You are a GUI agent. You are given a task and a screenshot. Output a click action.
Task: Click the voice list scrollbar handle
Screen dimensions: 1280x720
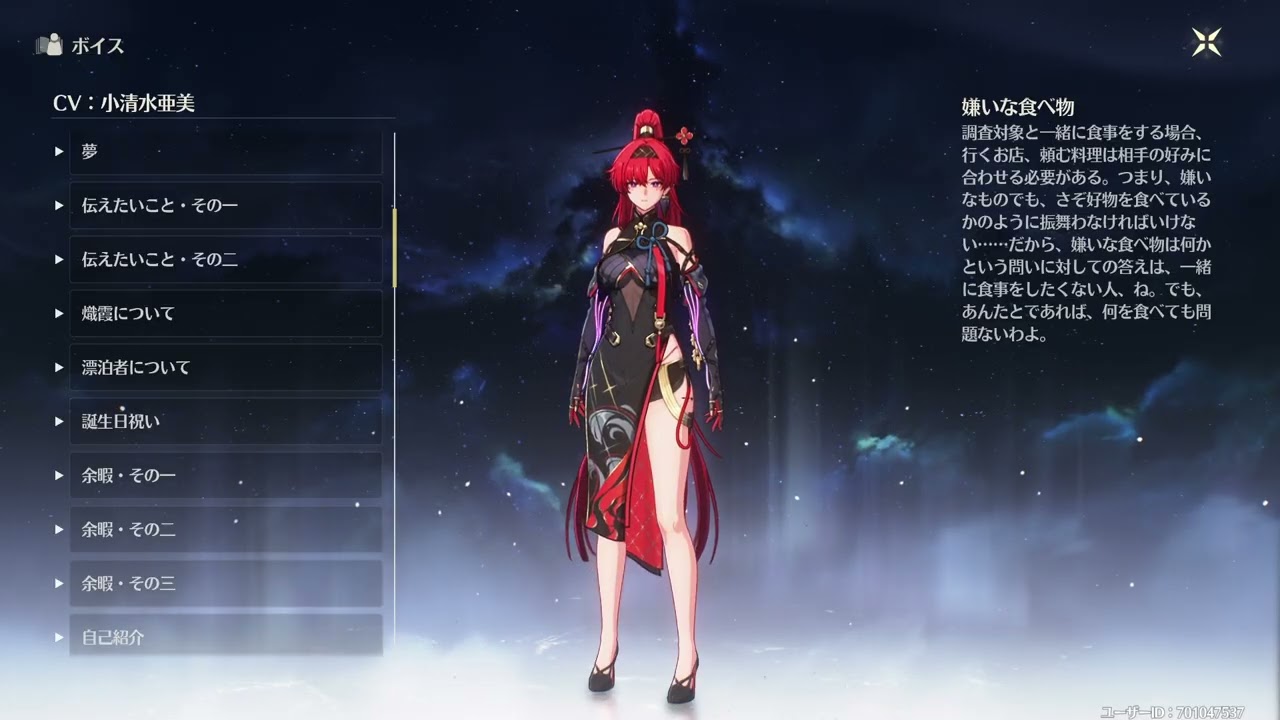click(395, 247)
